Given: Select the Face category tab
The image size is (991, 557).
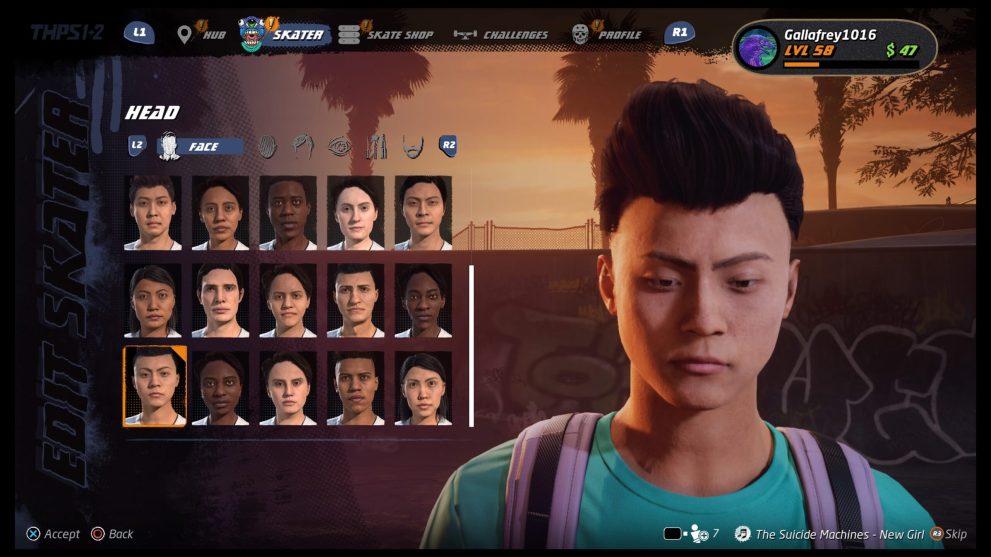Looking at the screenshot, I should pyautogui.click(x=200, y=147).
